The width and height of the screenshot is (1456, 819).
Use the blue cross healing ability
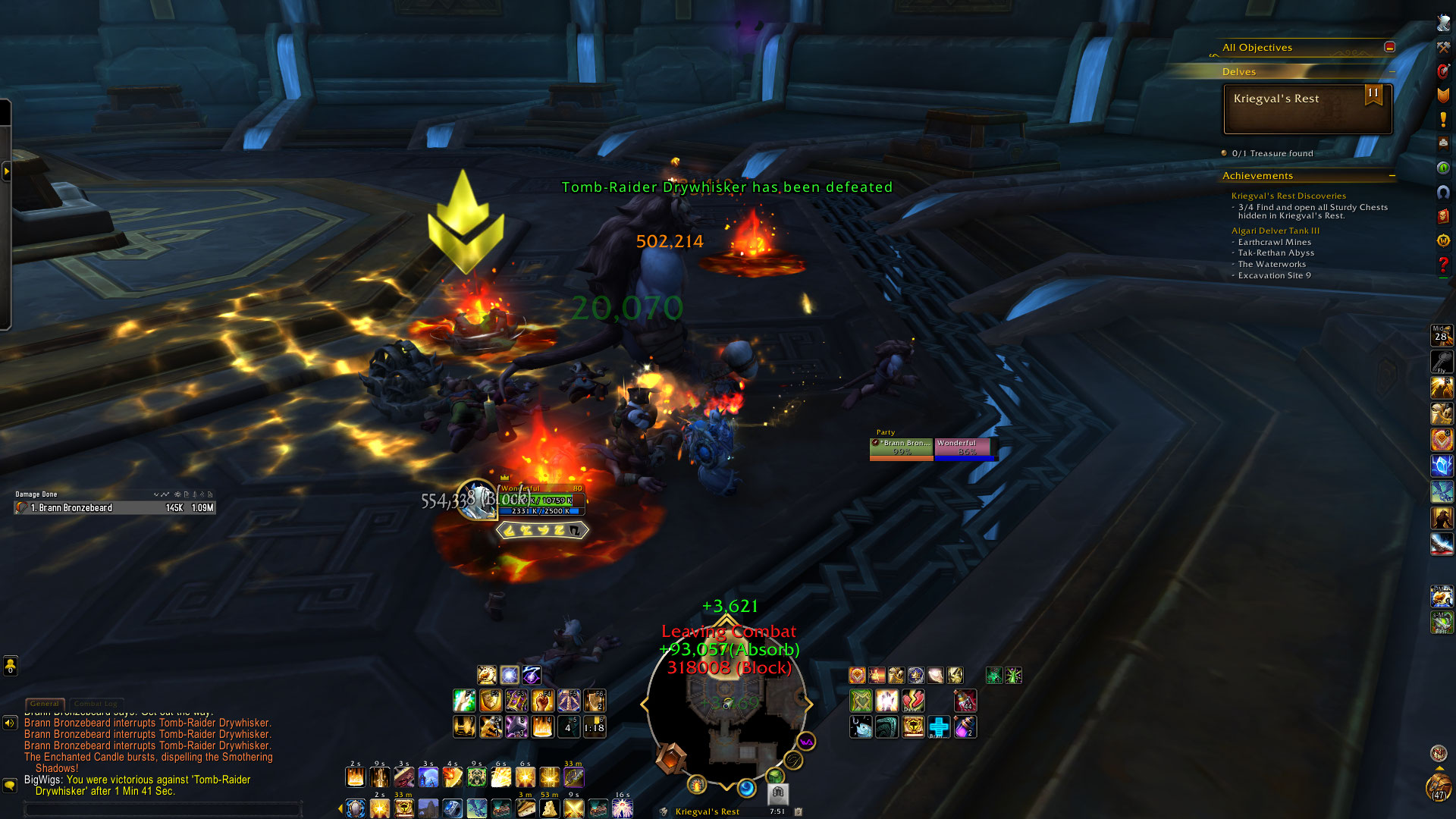click(939, 727)
